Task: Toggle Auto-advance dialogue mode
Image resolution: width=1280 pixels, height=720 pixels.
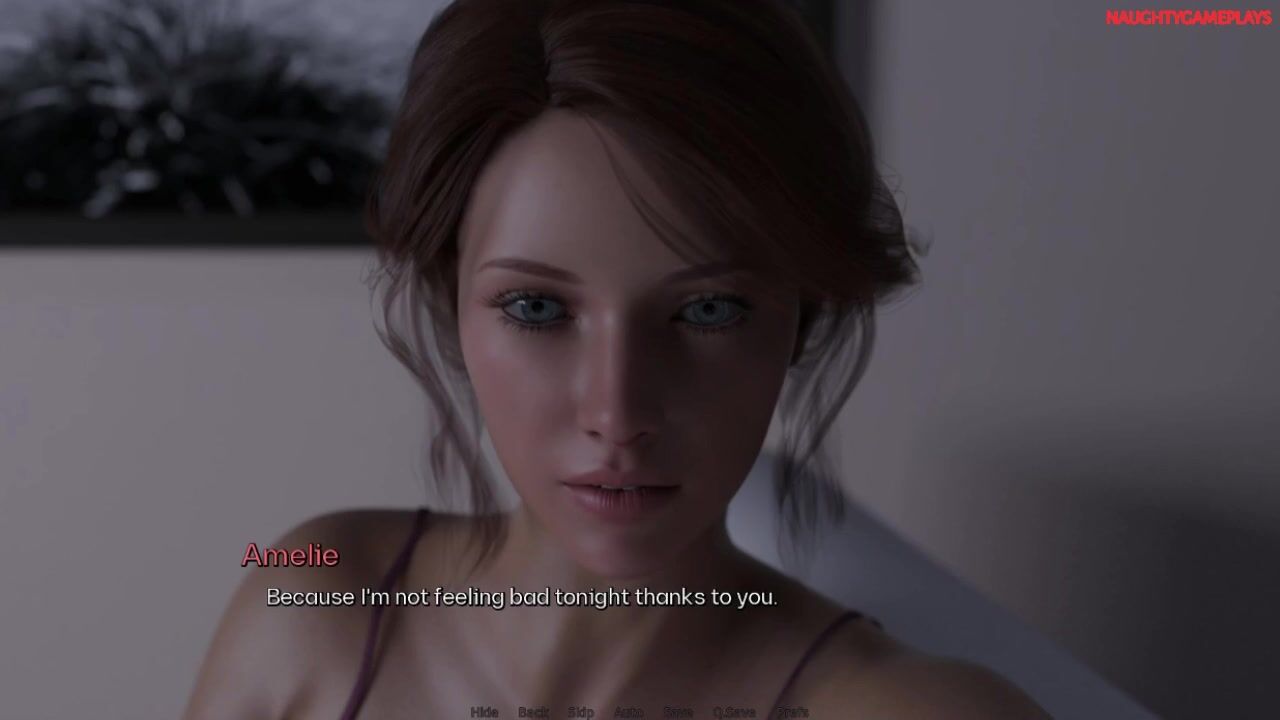Action: [628, 712]
